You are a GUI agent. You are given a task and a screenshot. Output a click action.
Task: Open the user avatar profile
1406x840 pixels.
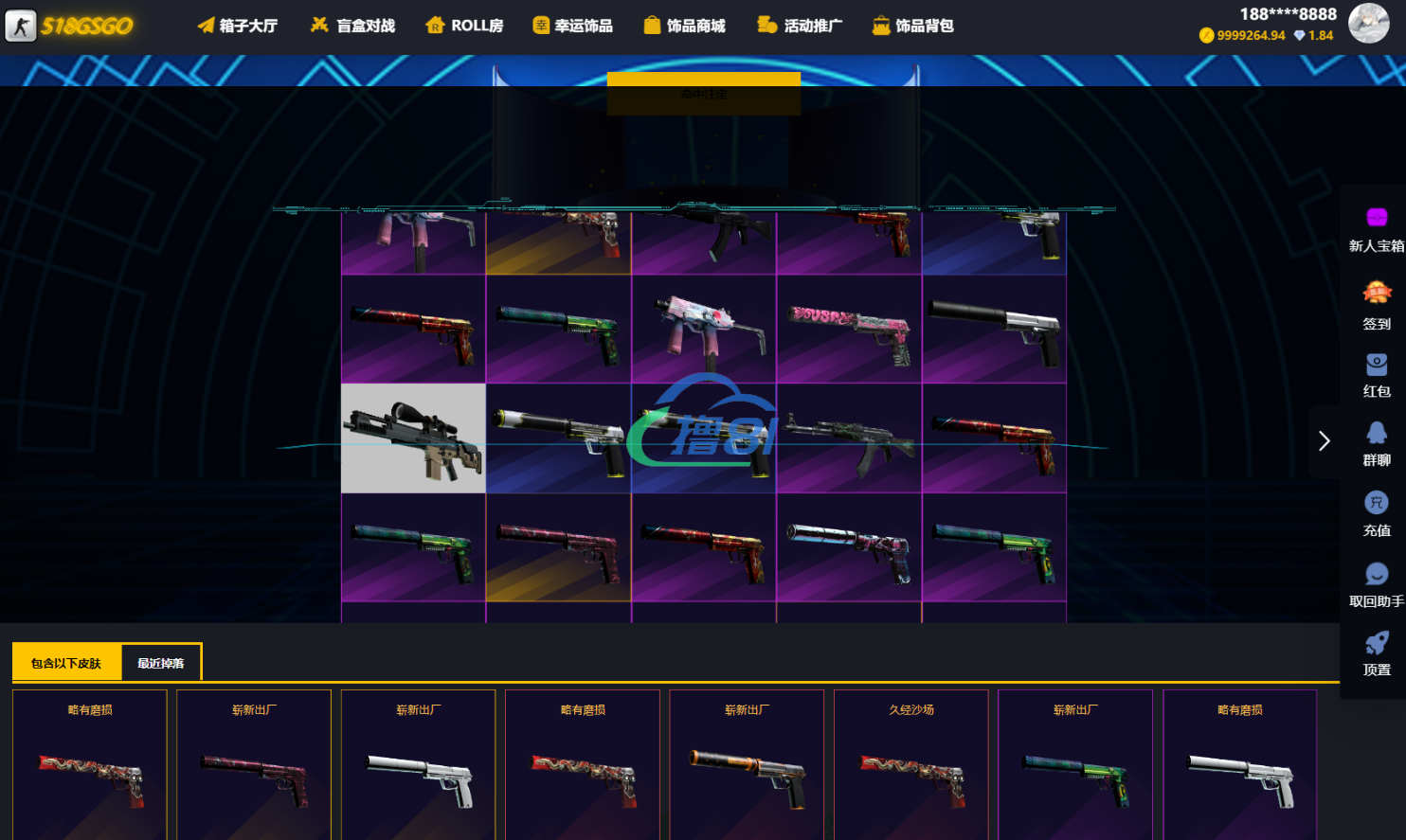[x=1368, y=23]
